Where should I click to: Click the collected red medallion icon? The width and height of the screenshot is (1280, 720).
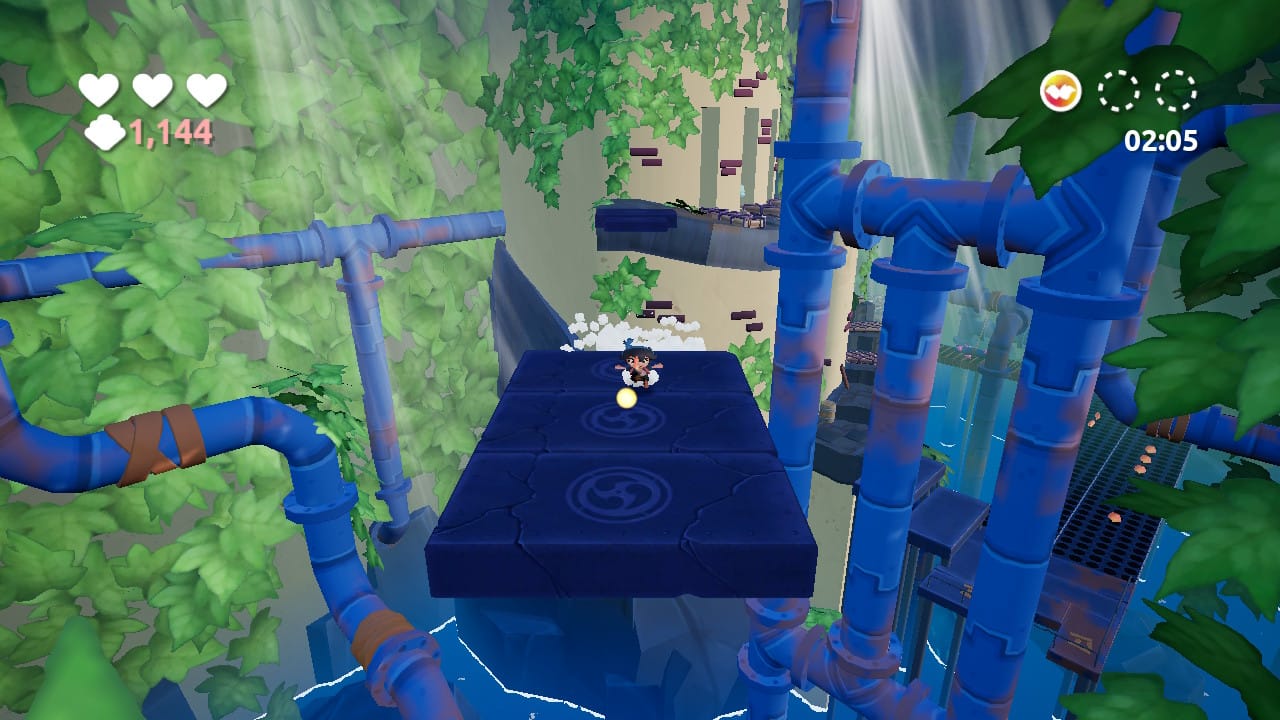pos(1060,92)
